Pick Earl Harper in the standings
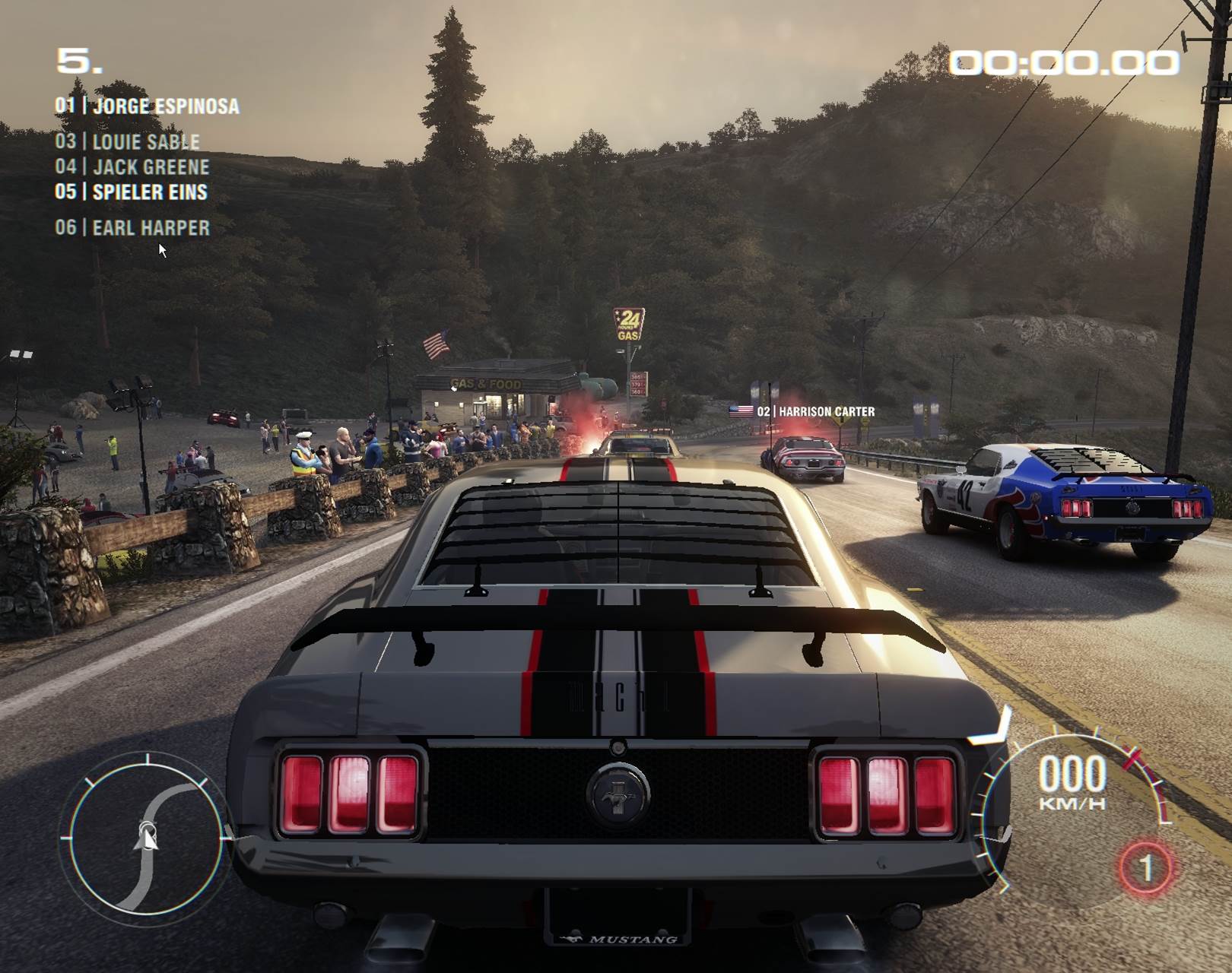 tap(132, 227)
